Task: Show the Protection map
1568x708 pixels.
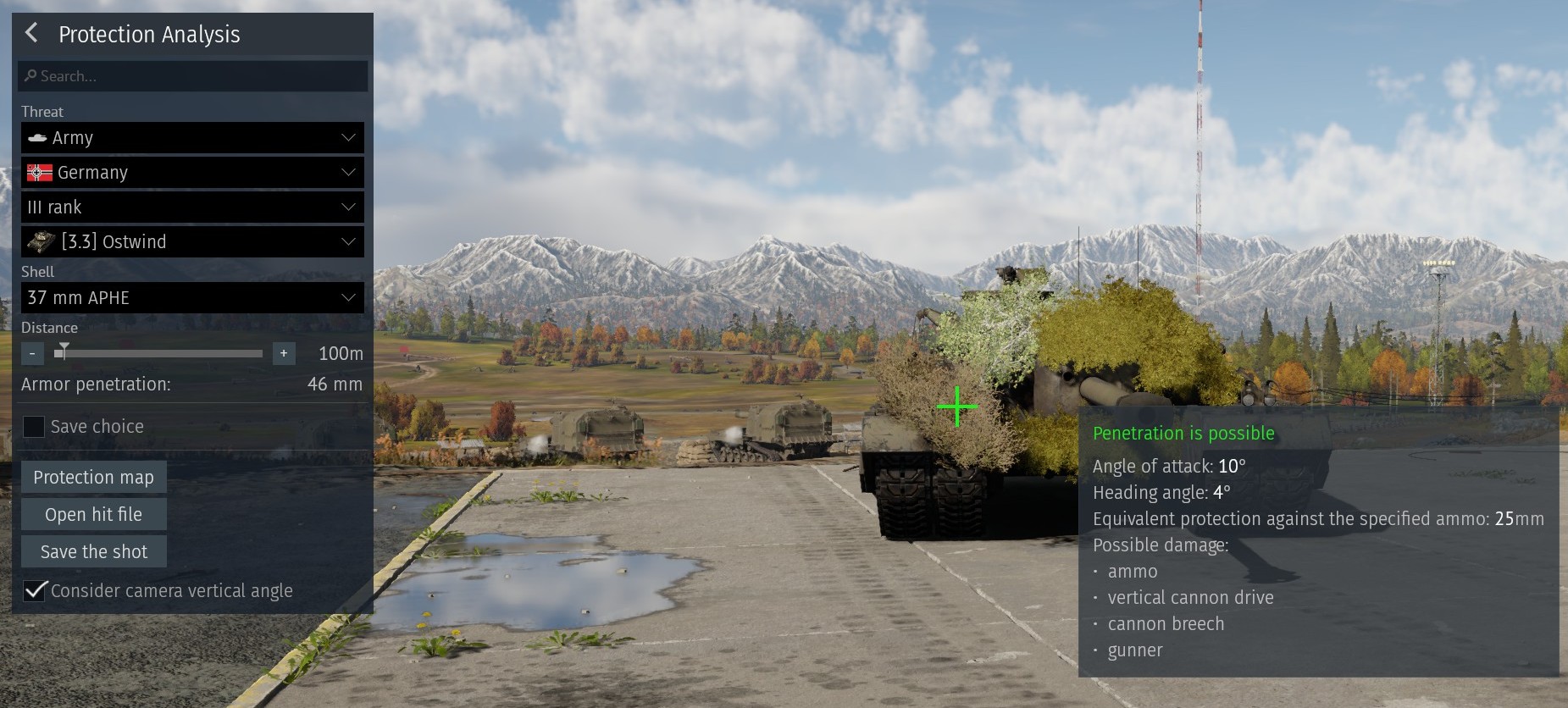Action: pos(93,478)
